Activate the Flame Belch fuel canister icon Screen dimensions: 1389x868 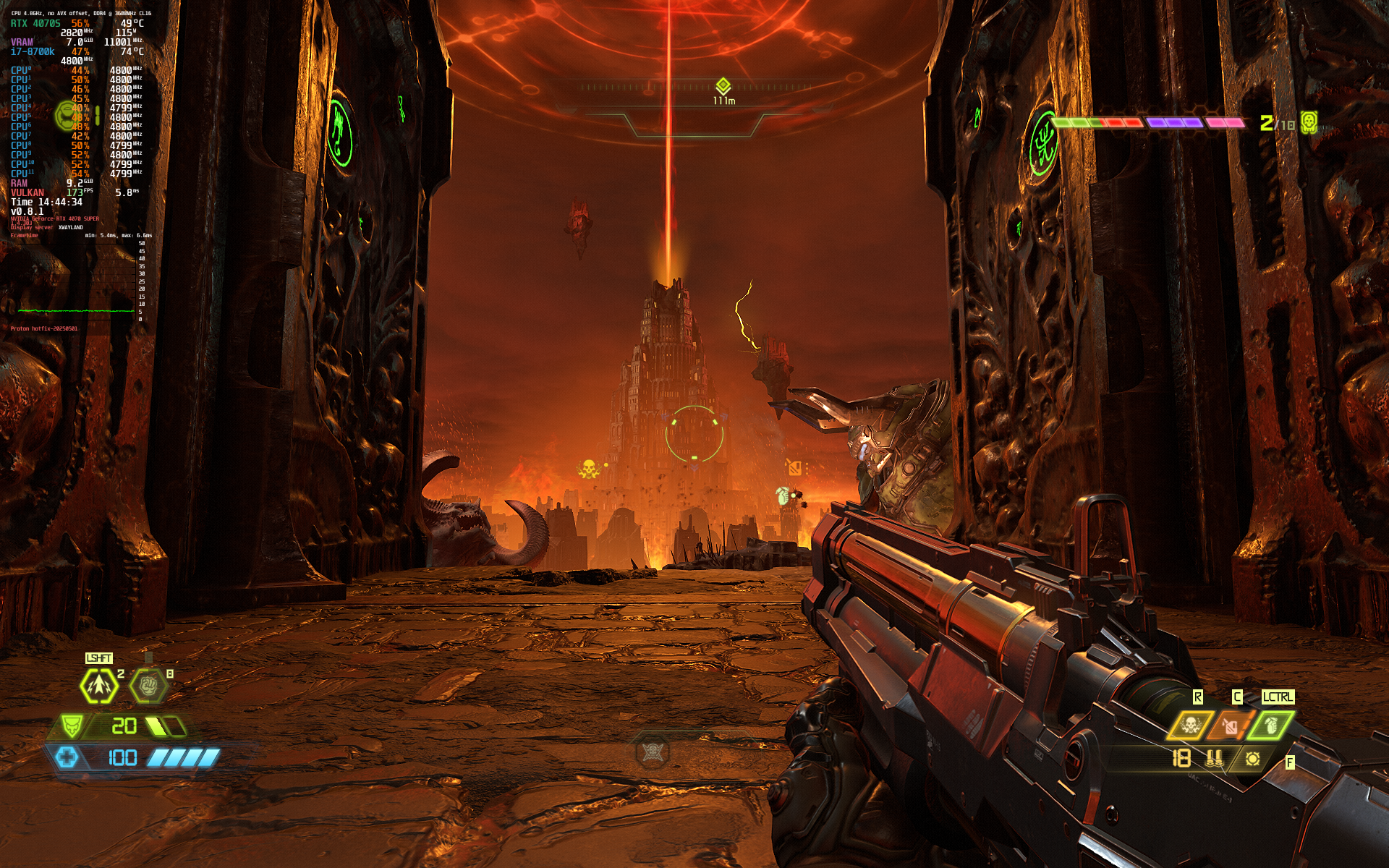point(1231,724)
